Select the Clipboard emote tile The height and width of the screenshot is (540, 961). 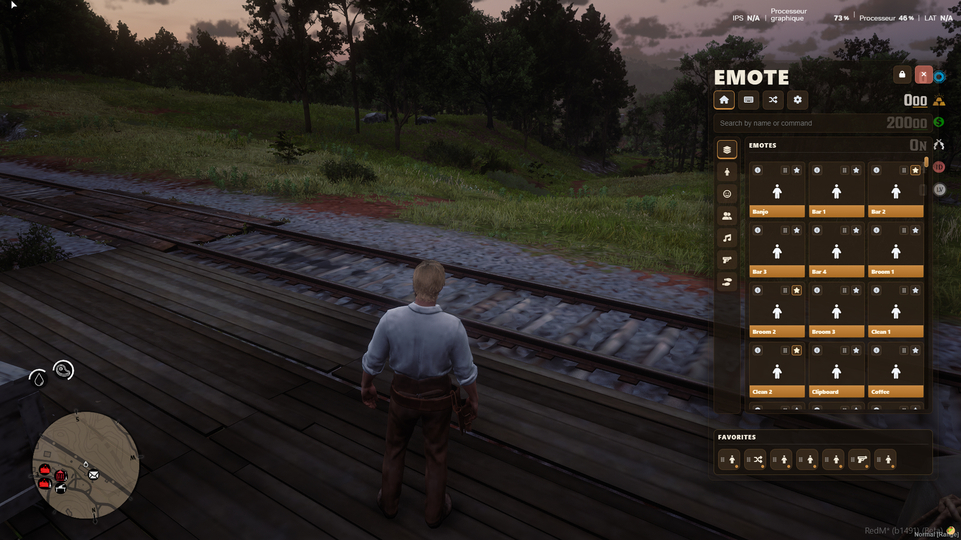click(x=836, y=371)
